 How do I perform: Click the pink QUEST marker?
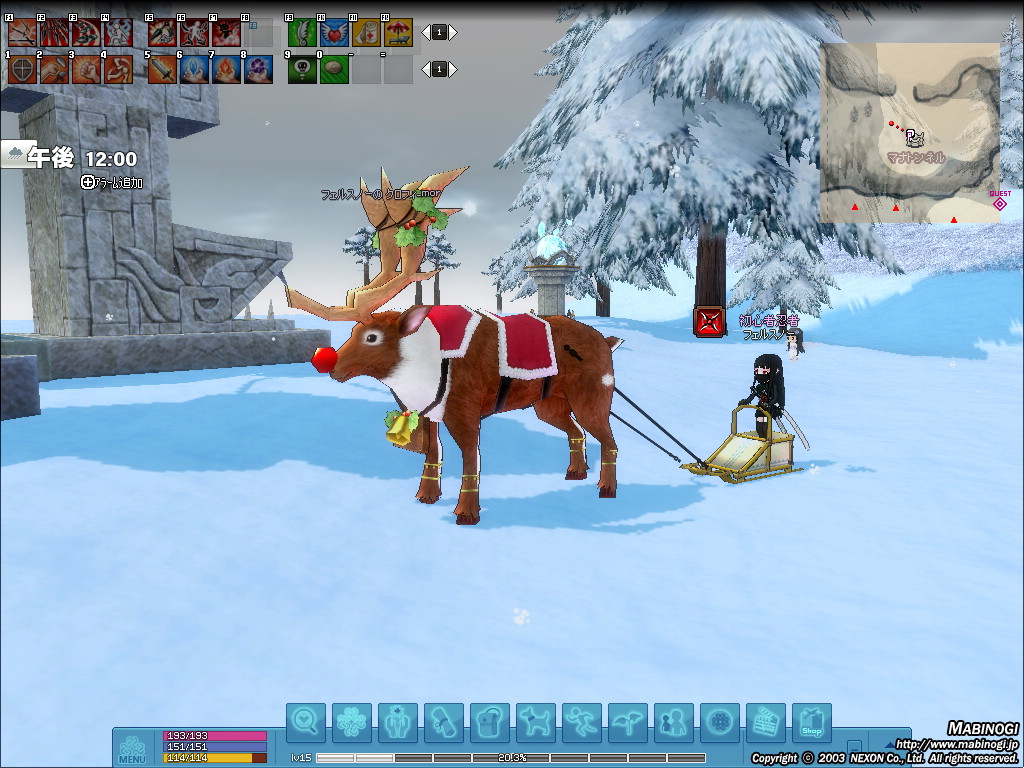(x=999, y=203)
